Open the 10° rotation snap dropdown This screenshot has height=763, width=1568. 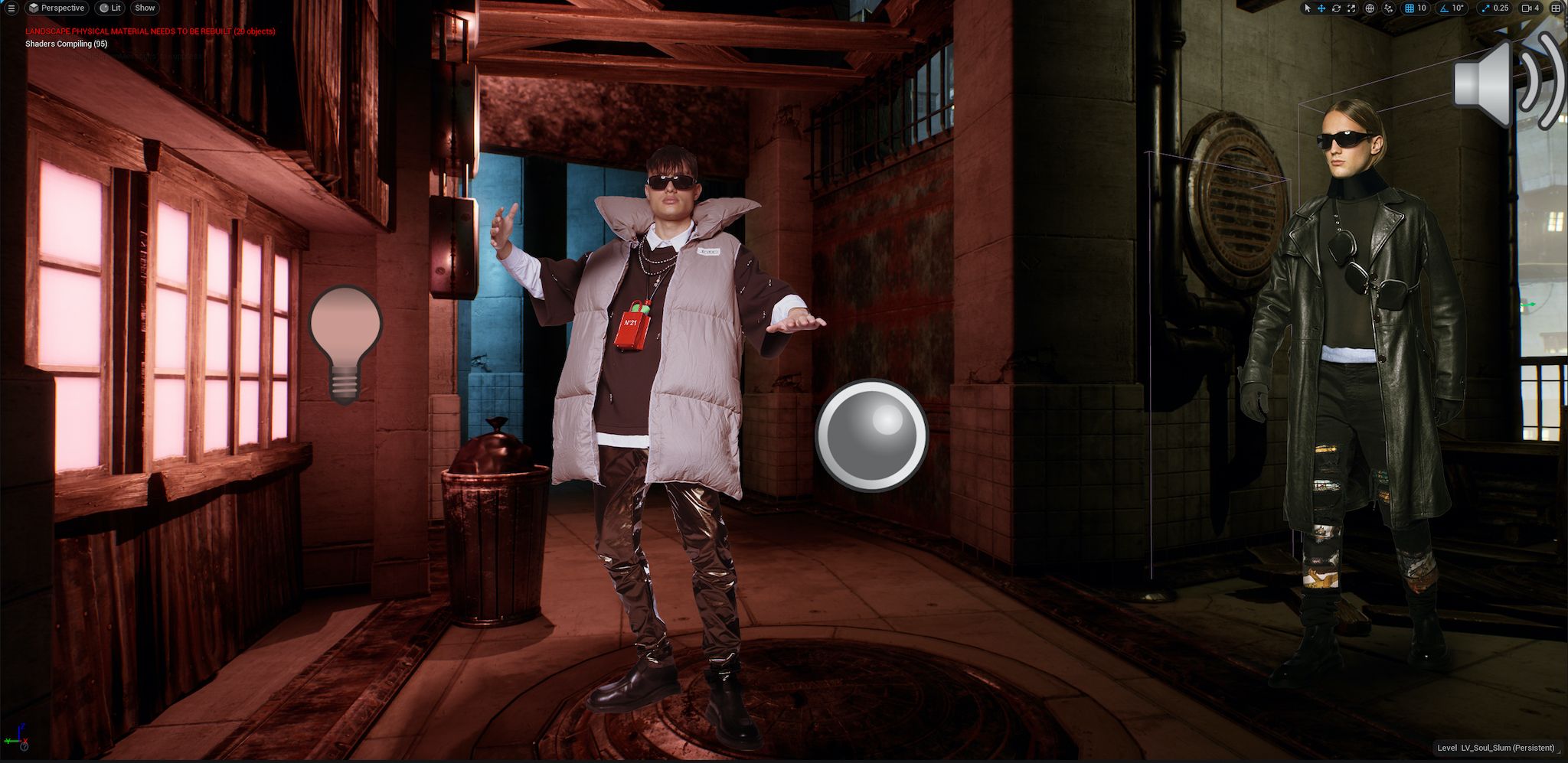pyautogui.click(x=1457, y=8)
